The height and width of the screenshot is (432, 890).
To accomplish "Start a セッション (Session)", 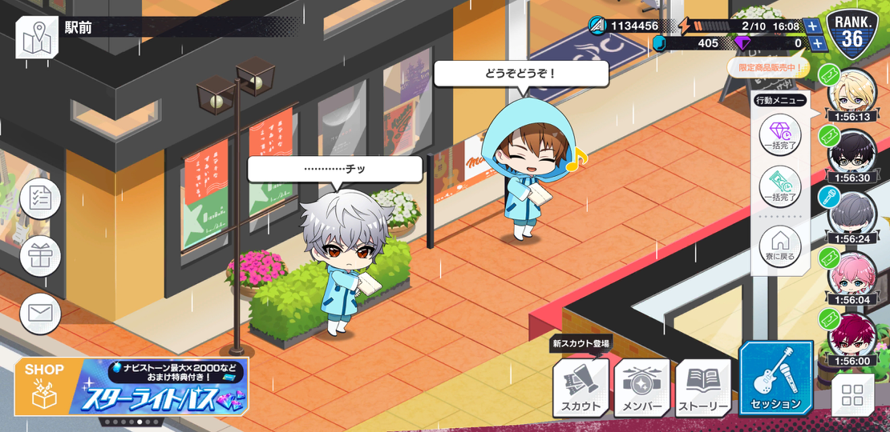I will [776, 380].
